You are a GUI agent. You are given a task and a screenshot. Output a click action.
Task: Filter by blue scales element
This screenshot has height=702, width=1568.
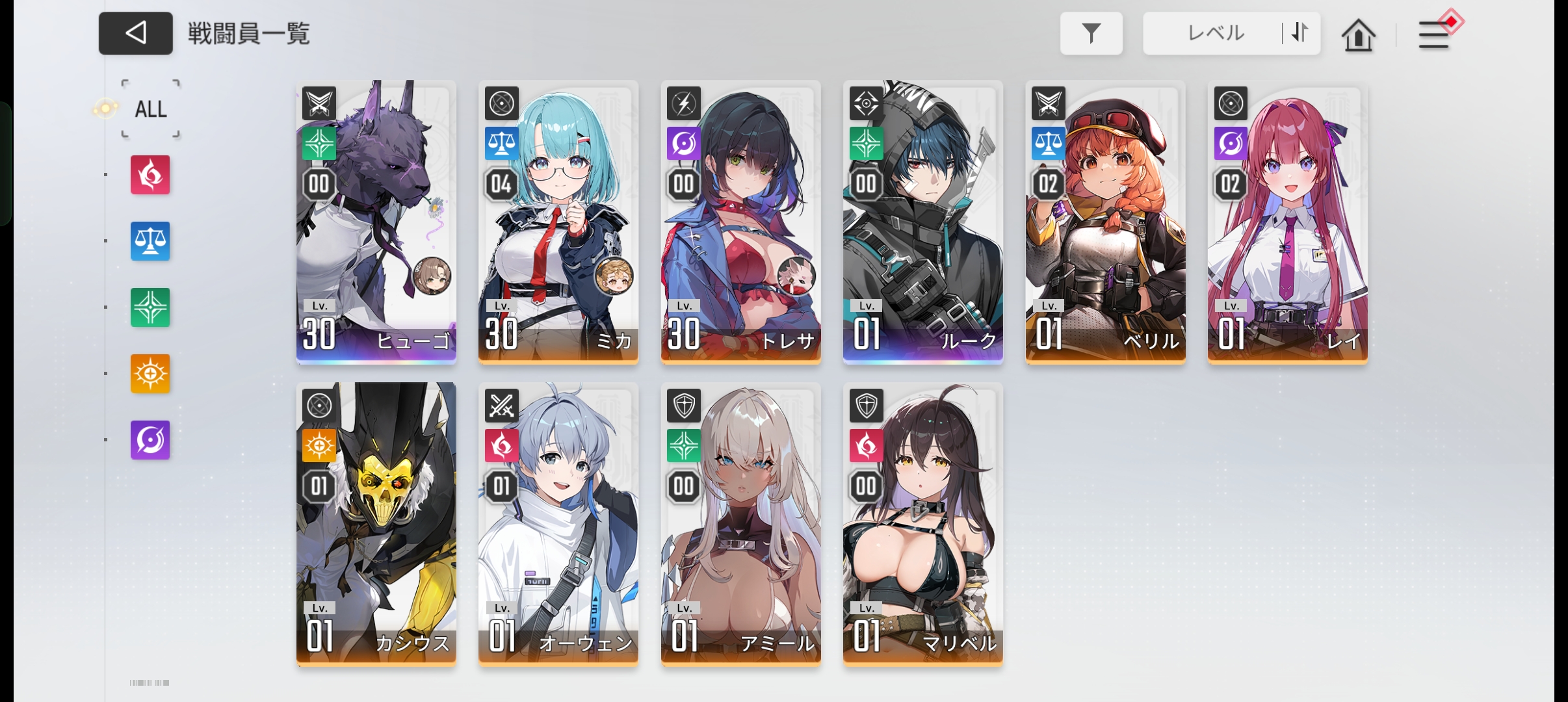(x=150, y=241)
